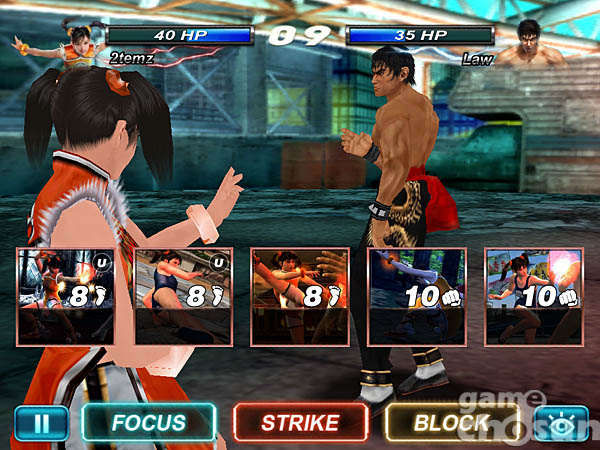Screen dimensions: 600x450
Task: Activate the BLOCK action
Action: click(x=450, y=423)
